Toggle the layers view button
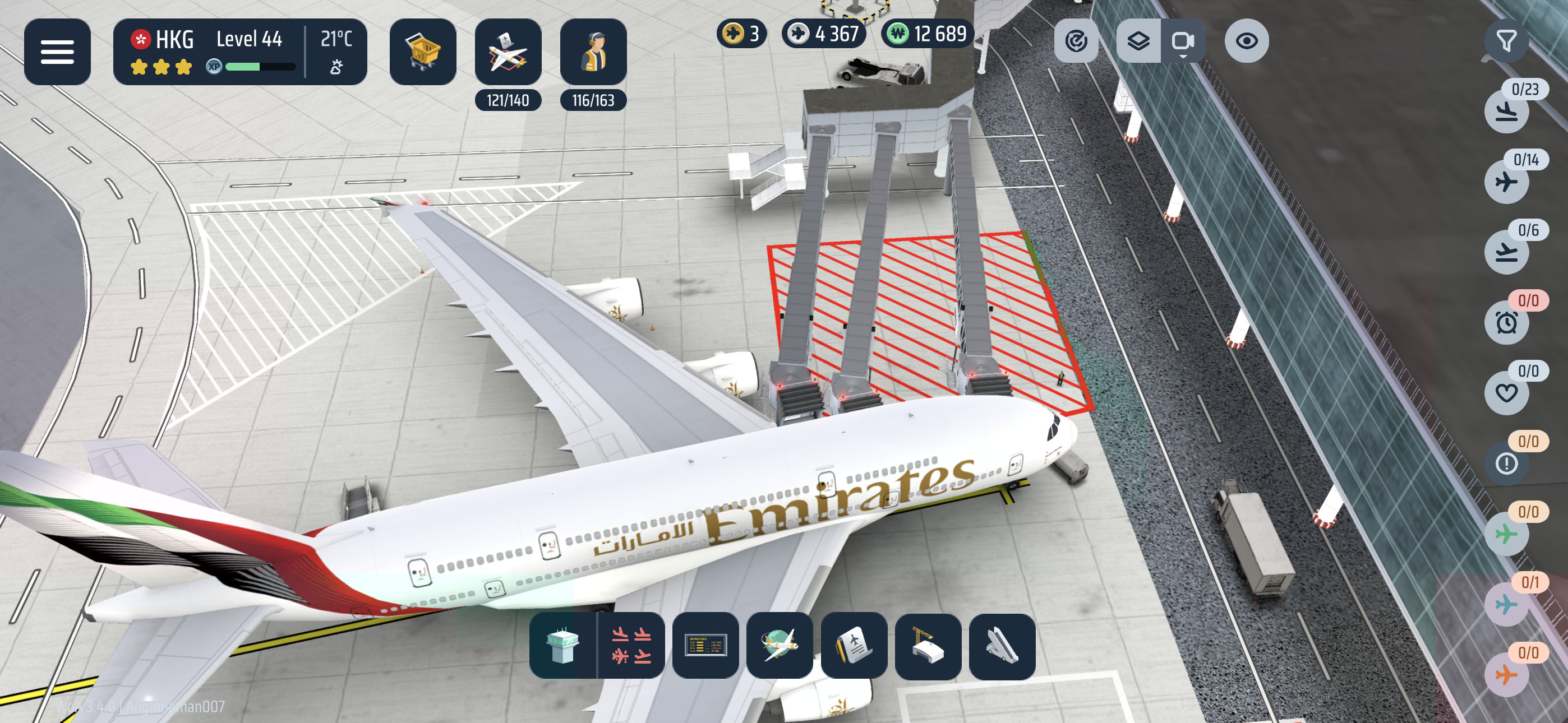The image size is (1568, 723). click(1138, 41)
